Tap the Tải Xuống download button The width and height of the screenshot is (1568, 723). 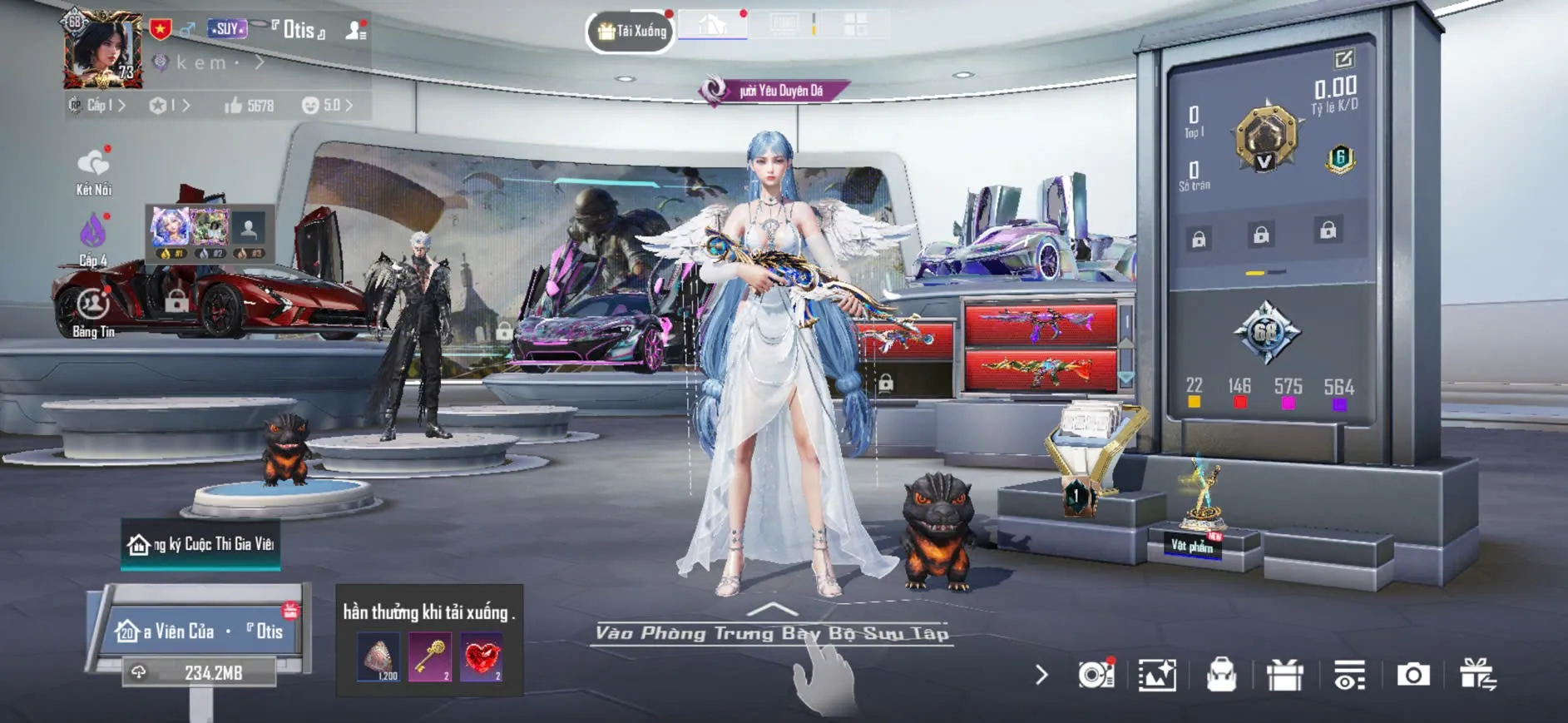click(x=631, y=32)
